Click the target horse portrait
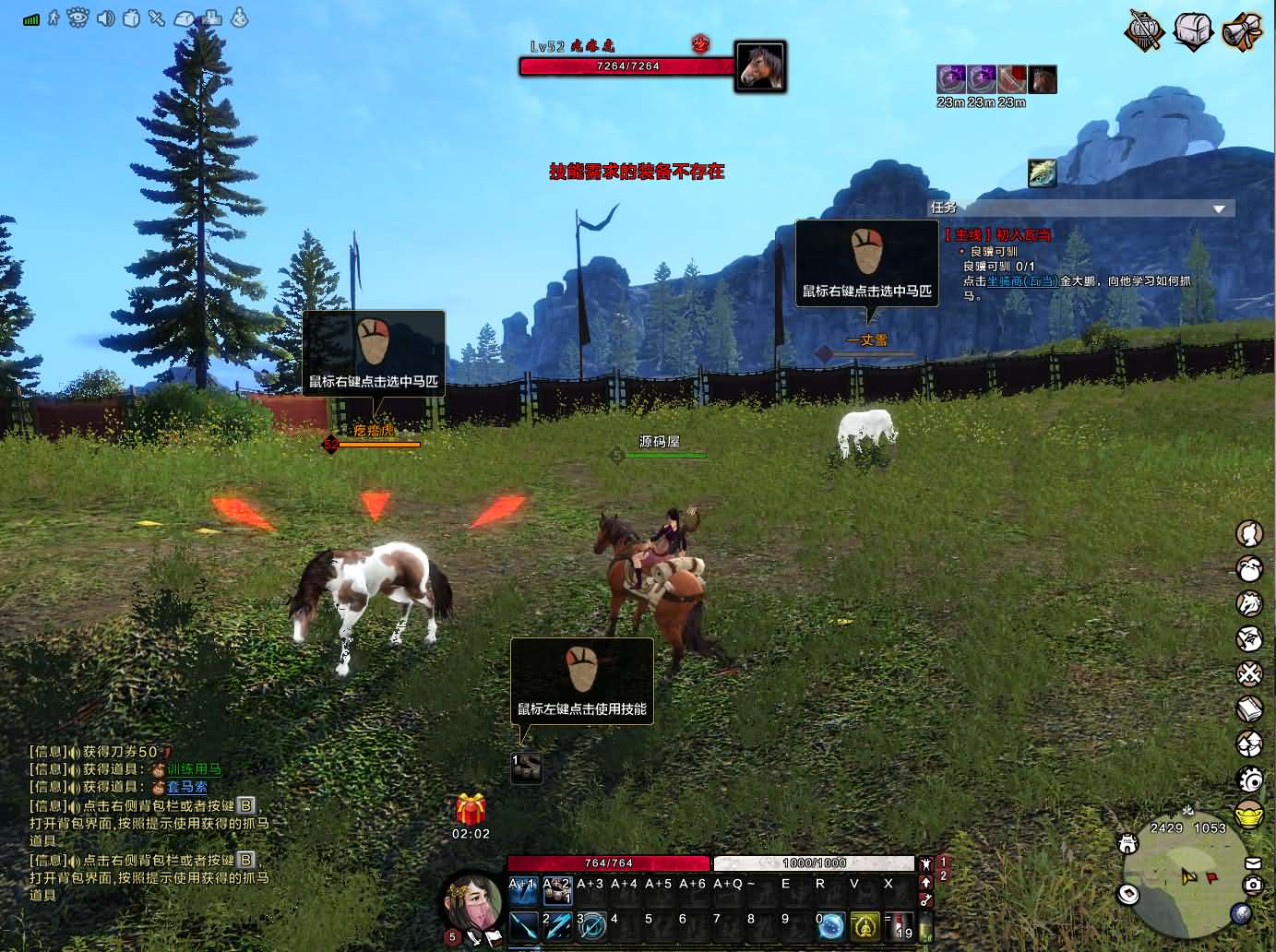 [760, 66]
